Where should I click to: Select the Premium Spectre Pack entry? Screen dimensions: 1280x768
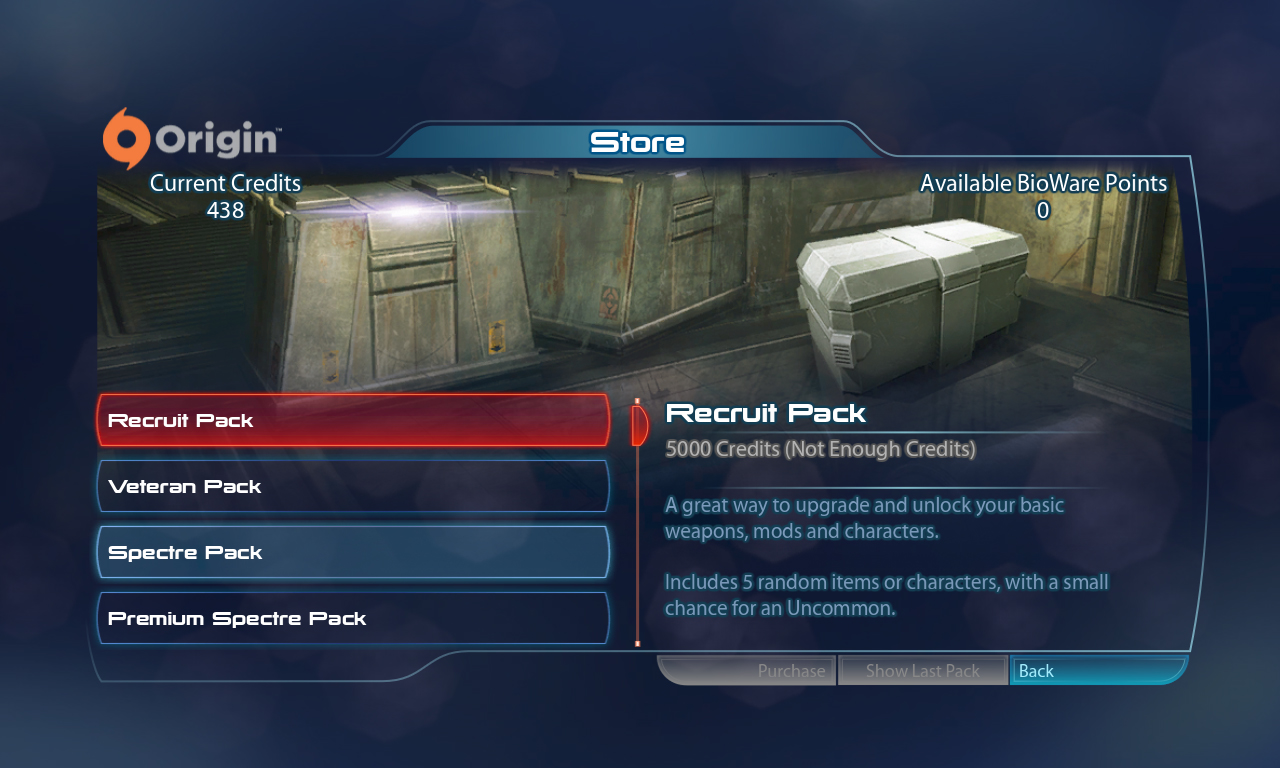(352, 617)
